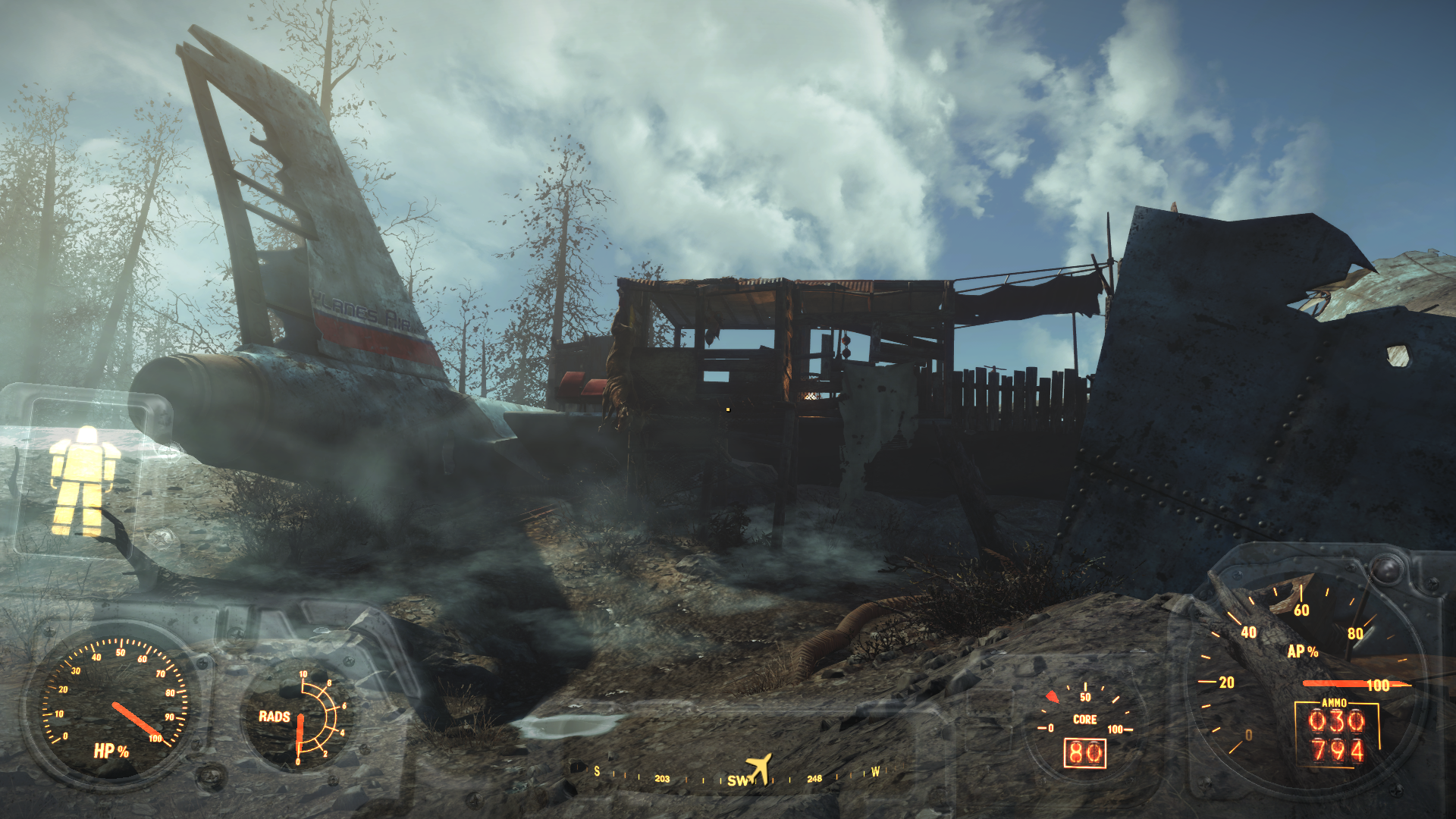Image resolution: width=1456 pixels, height=819 pixels.
Task: Click the airplane location marker on the compass
Action: pos(759,768)
